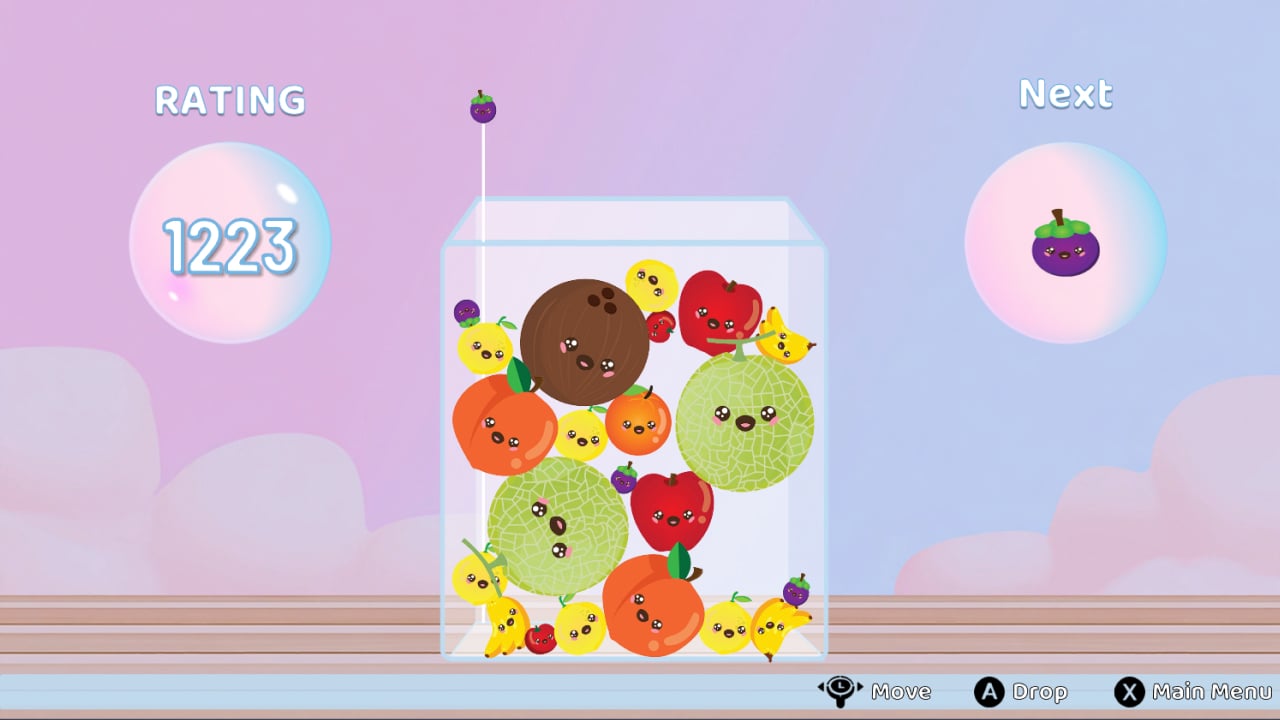This screenshot has height=720, width=1280.
Task: Select the apricot beside the coconut
Action: point(639,424)
